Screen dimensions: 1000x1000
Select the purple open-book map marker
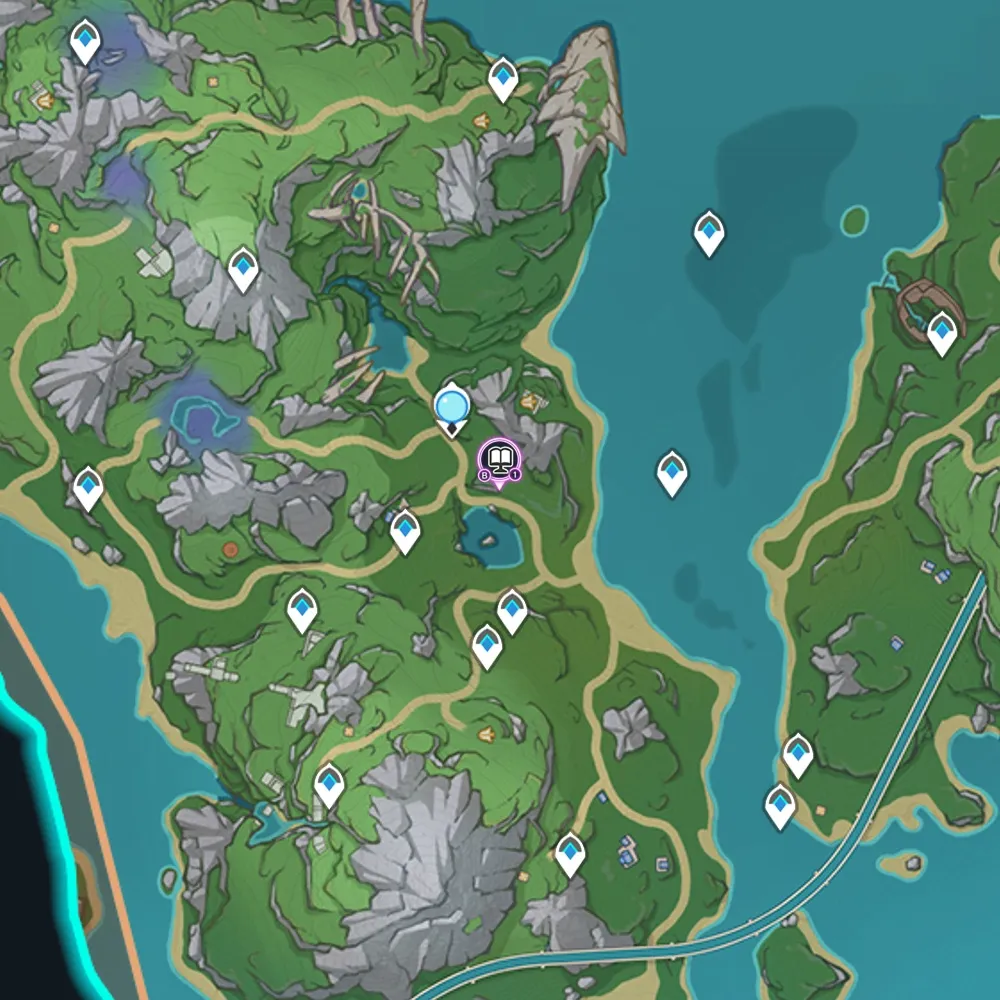coord(500,461)
